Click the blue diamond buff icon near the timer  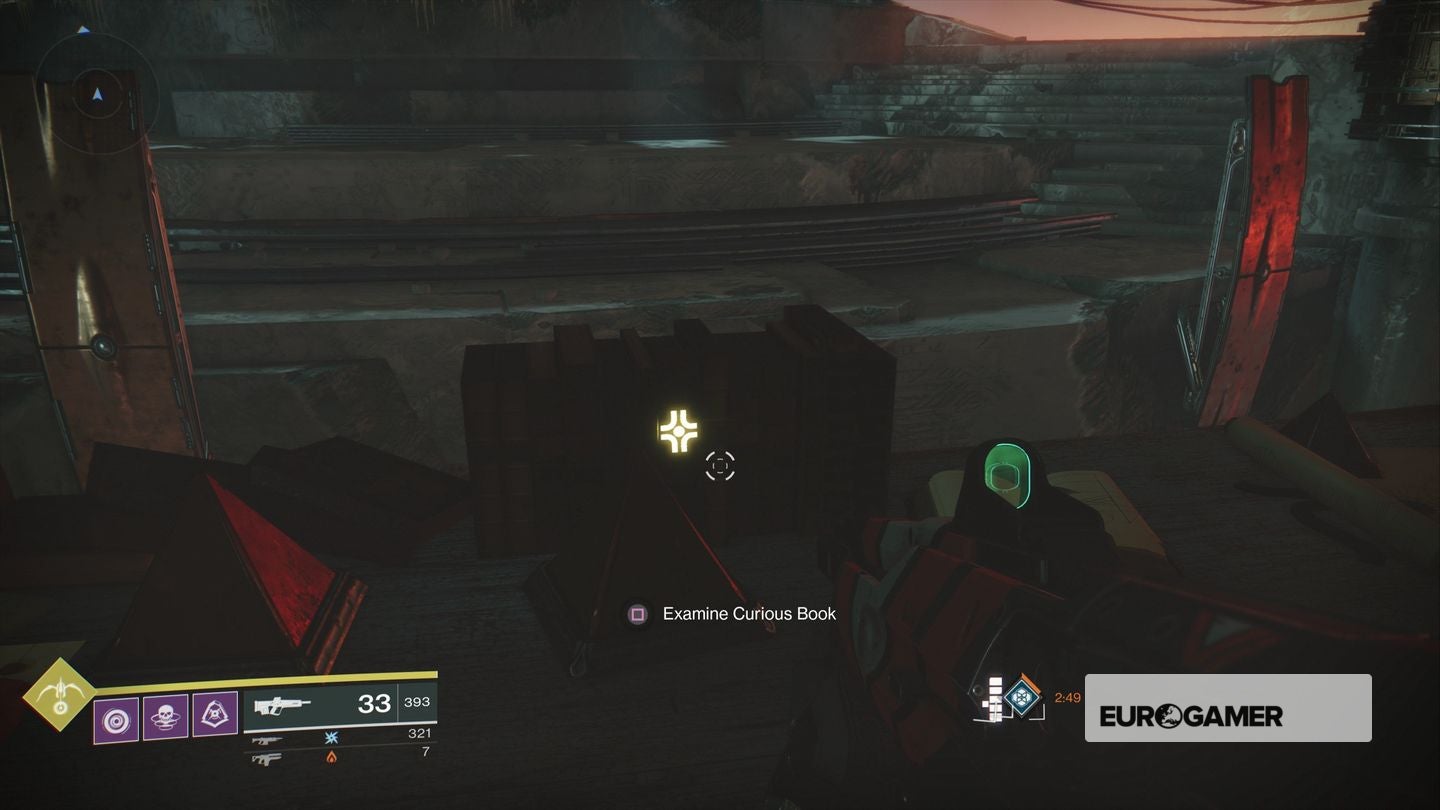tap(1021, 698)
